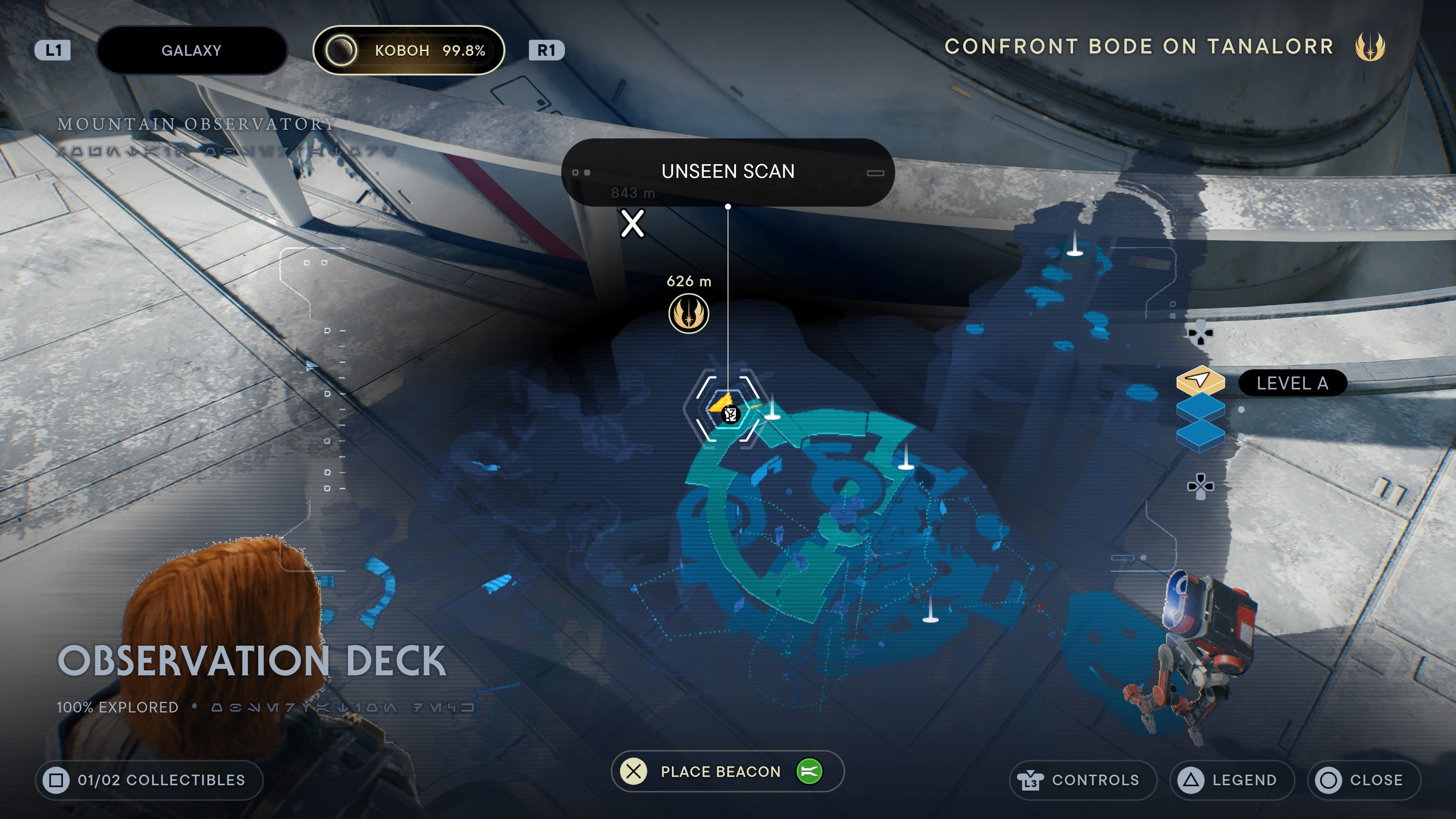This screenshot has width=1456, height=819.
Task: Click the Unseen Scan marker icon
Action: [x=729, y=414]
